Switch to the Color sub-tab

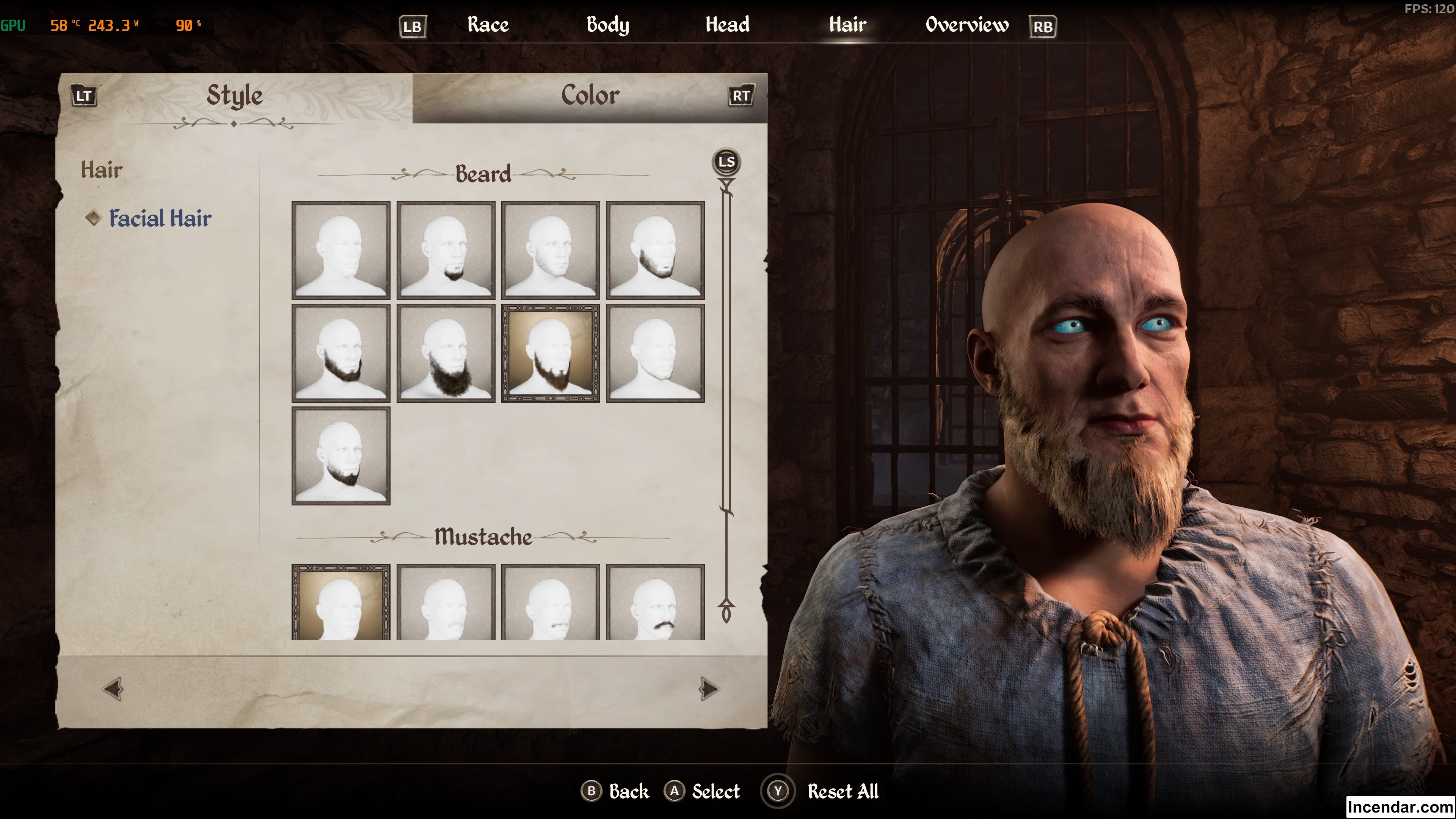coord(590,96)
